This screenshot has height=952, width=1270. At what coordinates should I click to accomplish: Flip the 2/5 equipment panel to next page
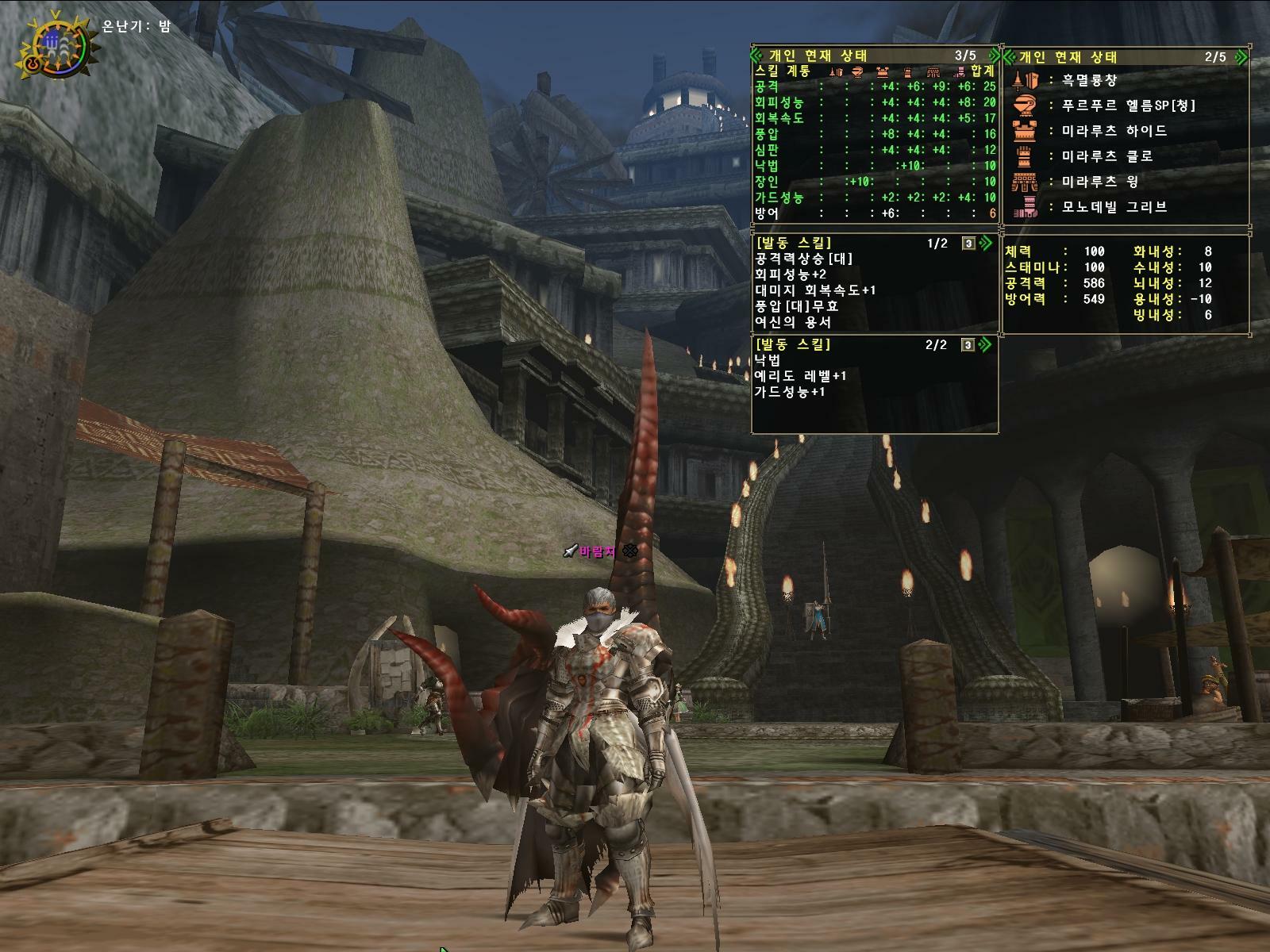tap(1241, 57)
